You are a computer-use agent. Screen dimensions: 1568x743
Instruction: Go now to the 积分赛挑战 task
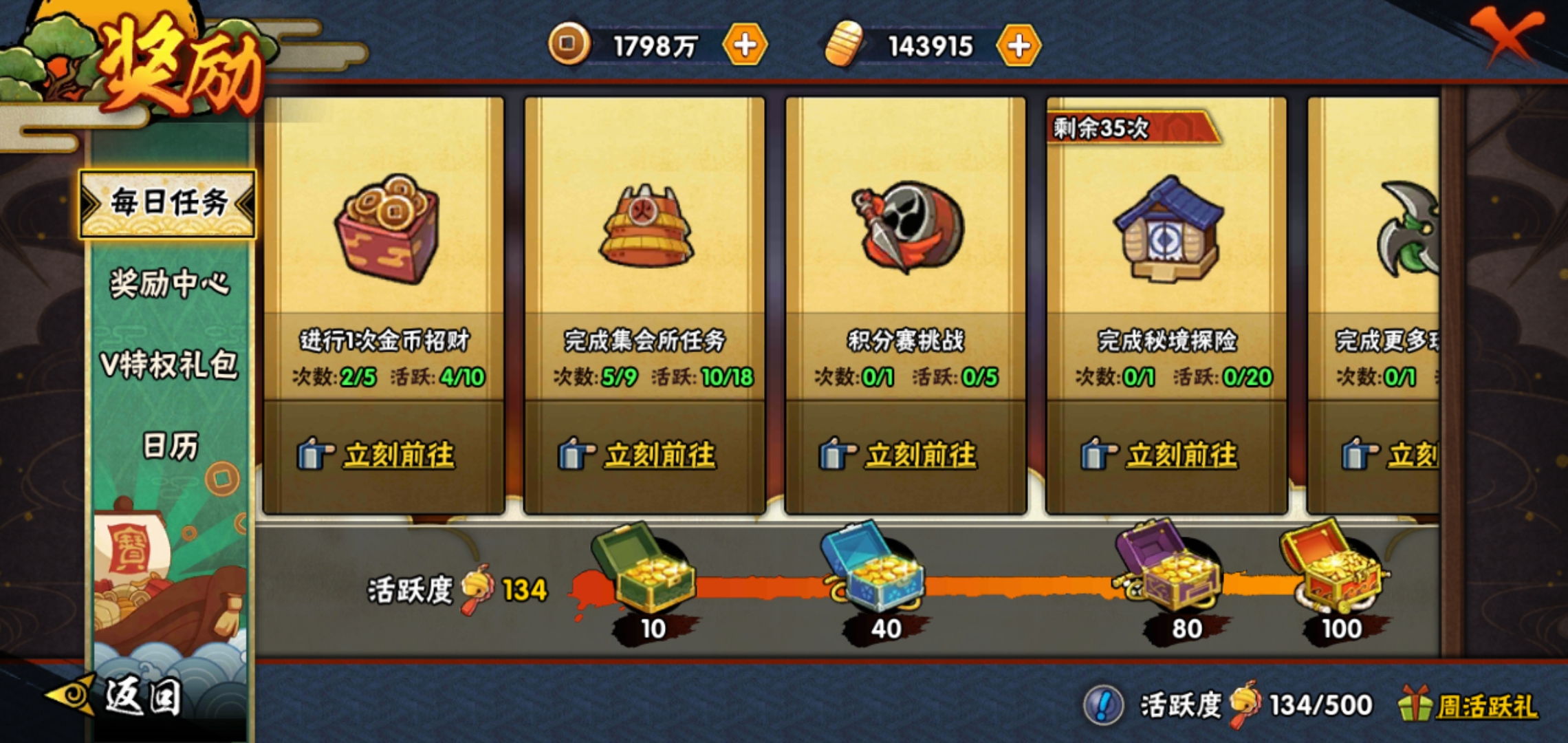(x=919, y=455)
